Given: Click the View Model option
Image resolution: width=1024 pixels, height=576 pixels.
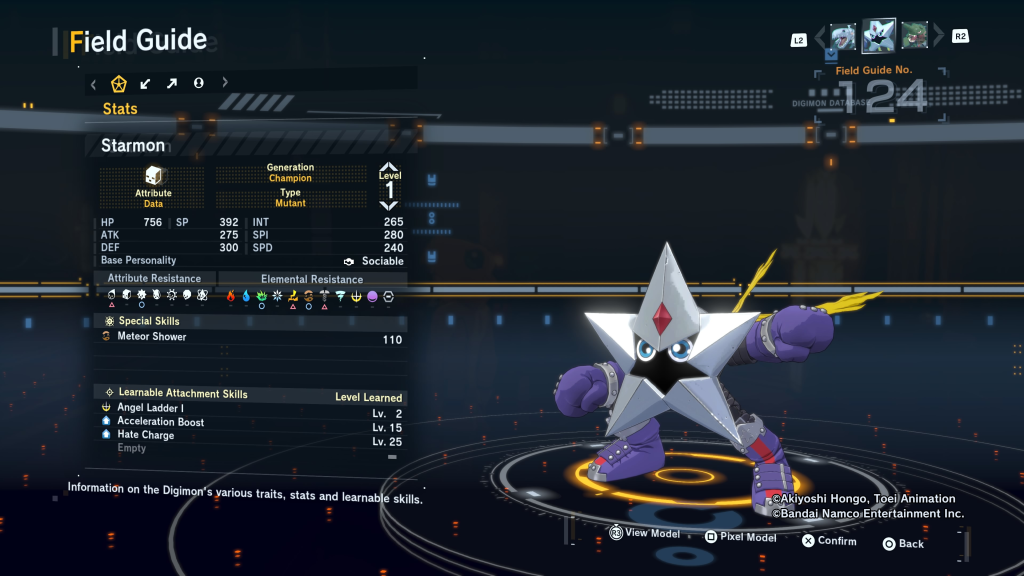Looking at the screenshot, I should tap(644, 534).
